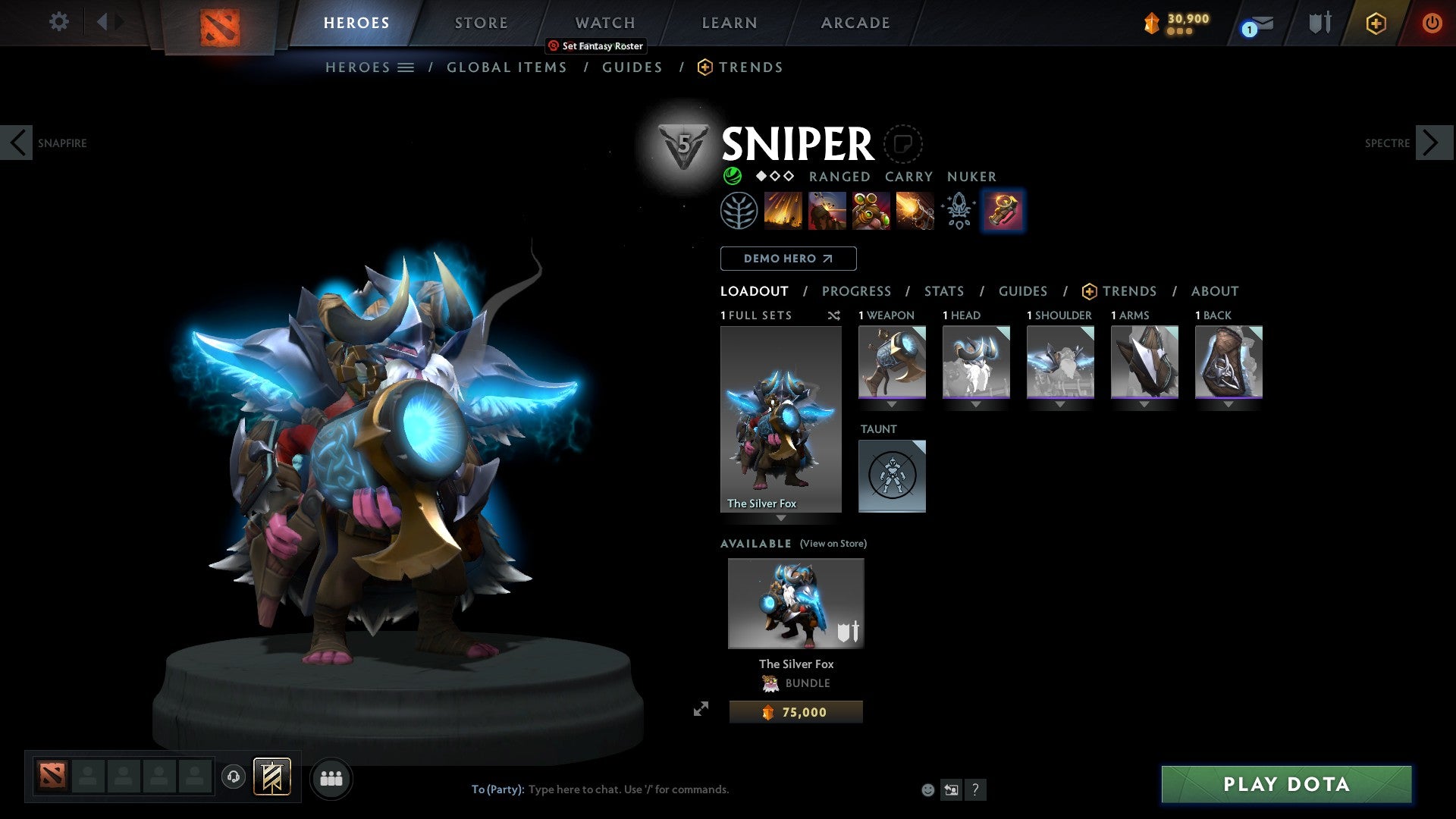Click the emoticon smiley icon near chat
Viewport: 1456px width, 819px height.
927,789
